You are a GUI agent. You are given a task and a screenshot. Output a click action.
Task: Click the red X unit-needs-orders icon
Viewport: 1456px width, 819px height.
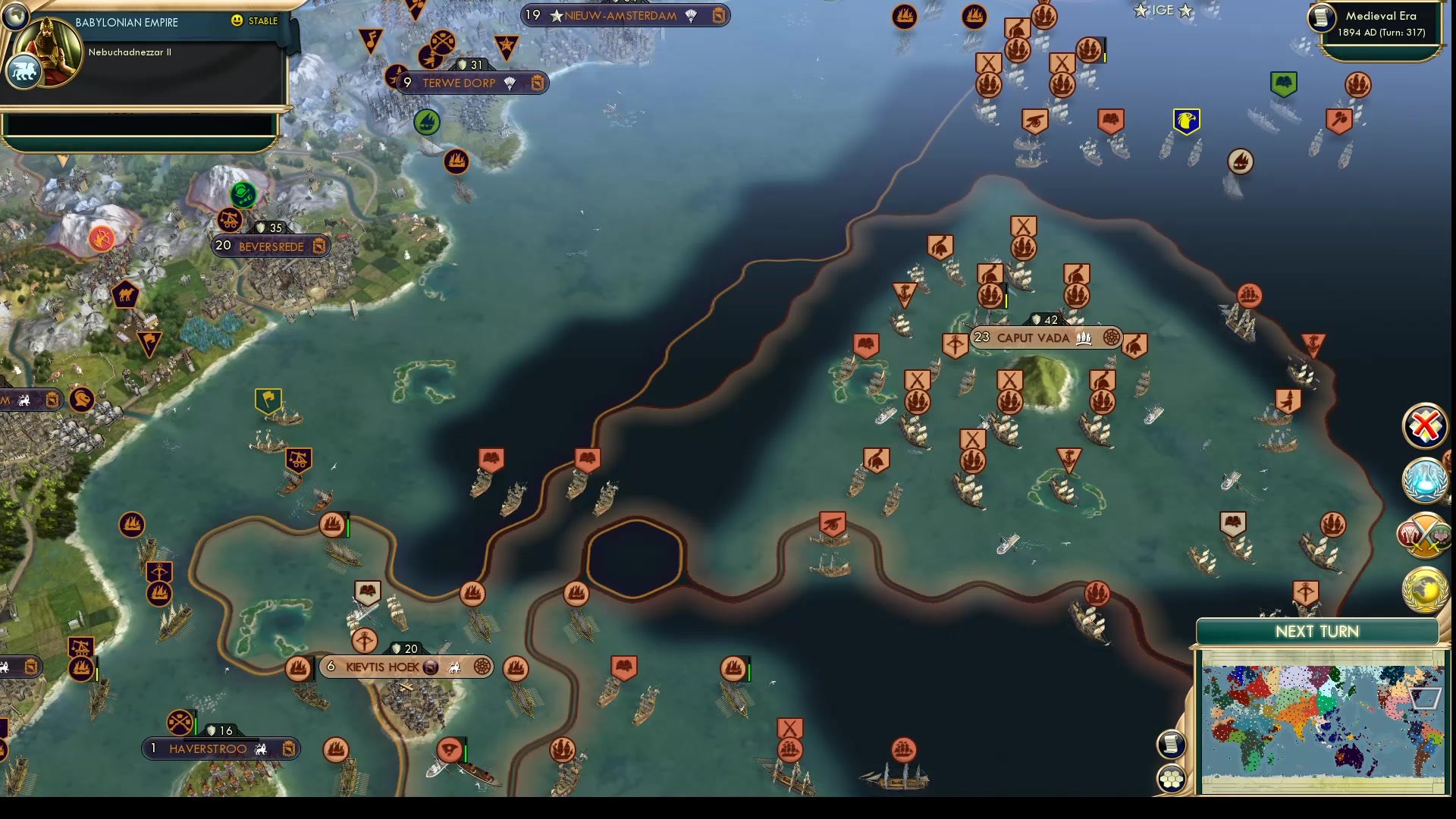pos(1424,426)
